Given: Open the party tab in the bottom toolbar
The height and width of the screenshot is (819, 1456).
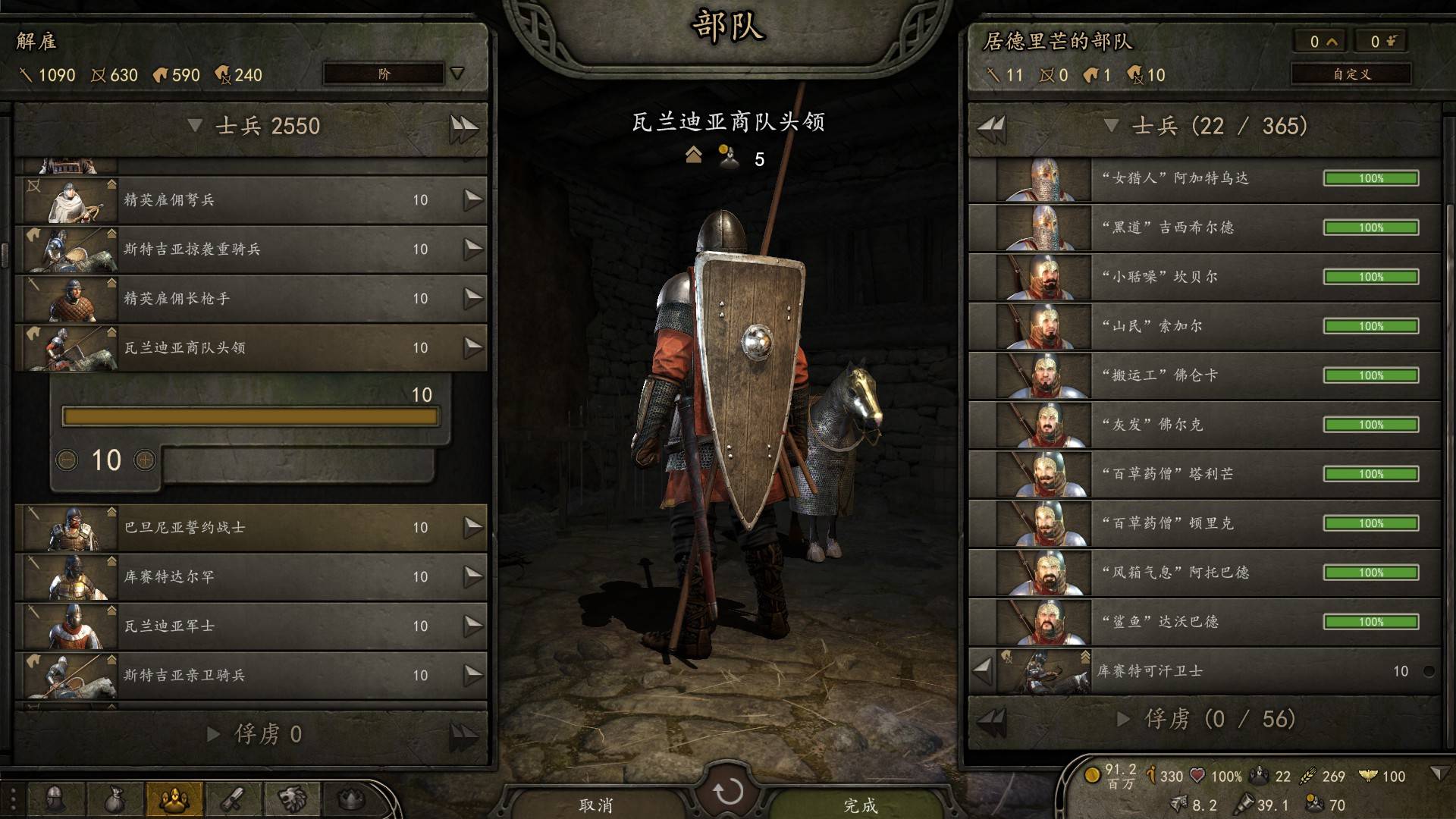Looking at the screenshot, I should (x=174, y=798).
